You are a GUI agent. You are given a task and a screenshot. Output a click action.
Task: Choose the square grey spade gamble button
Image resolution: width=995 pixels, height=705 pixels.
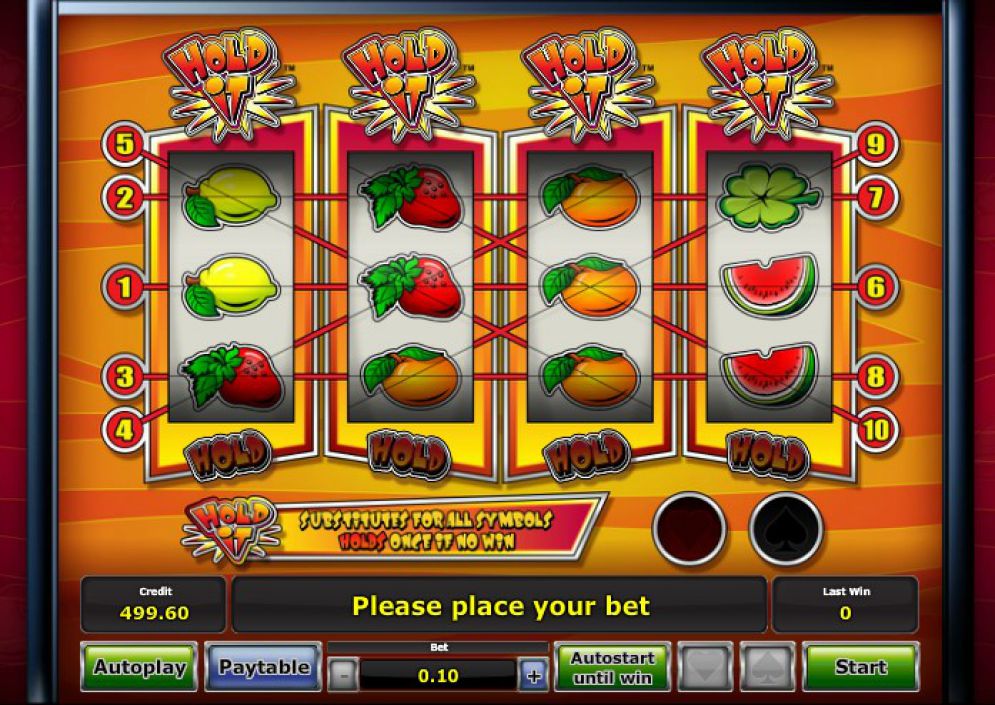[767, 667]
